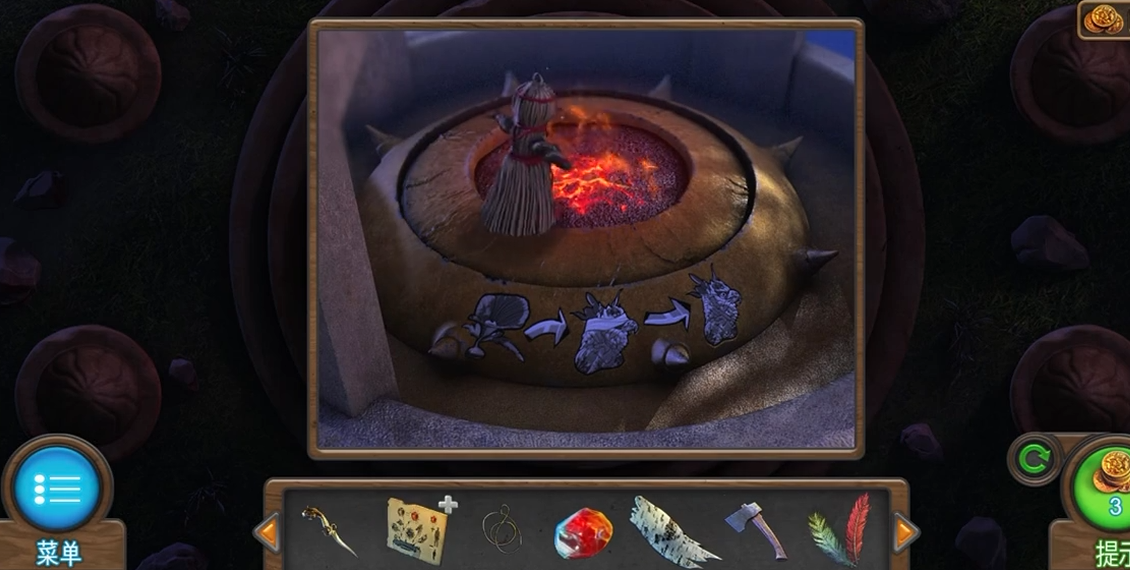The image size is (1130, 570).
Task: Show next inventory items with right arrow
Action: 905,532
